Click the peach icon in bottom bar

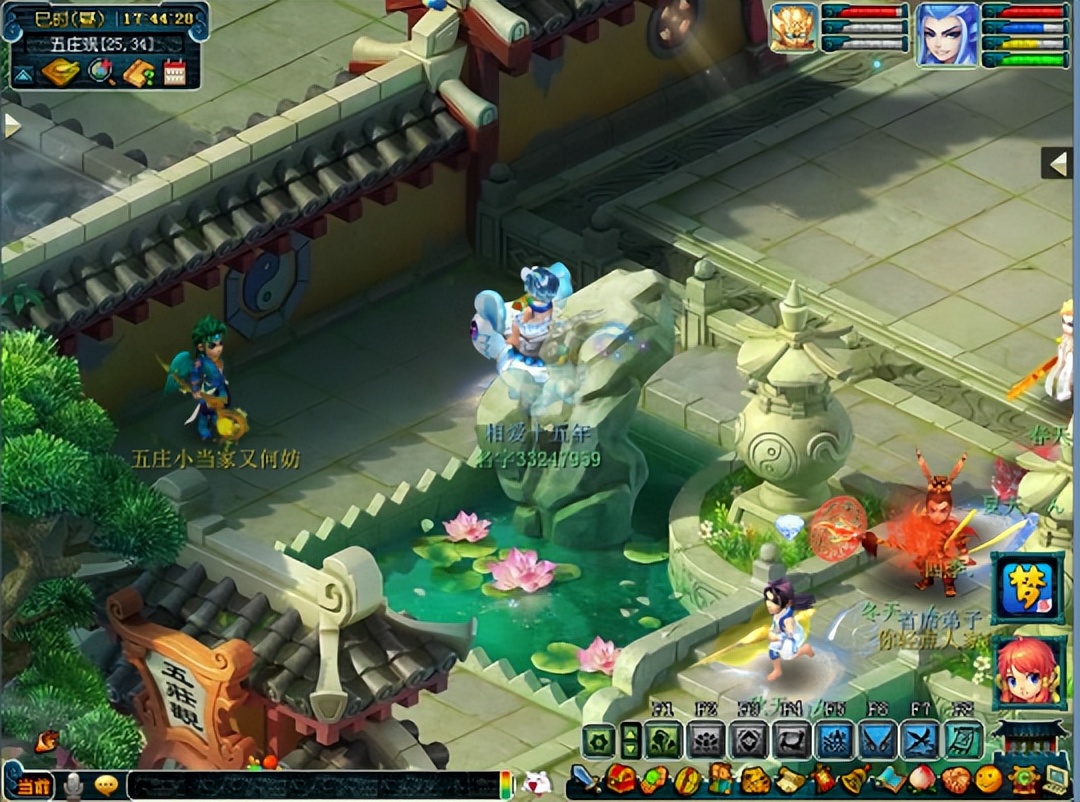coord(923,780)
